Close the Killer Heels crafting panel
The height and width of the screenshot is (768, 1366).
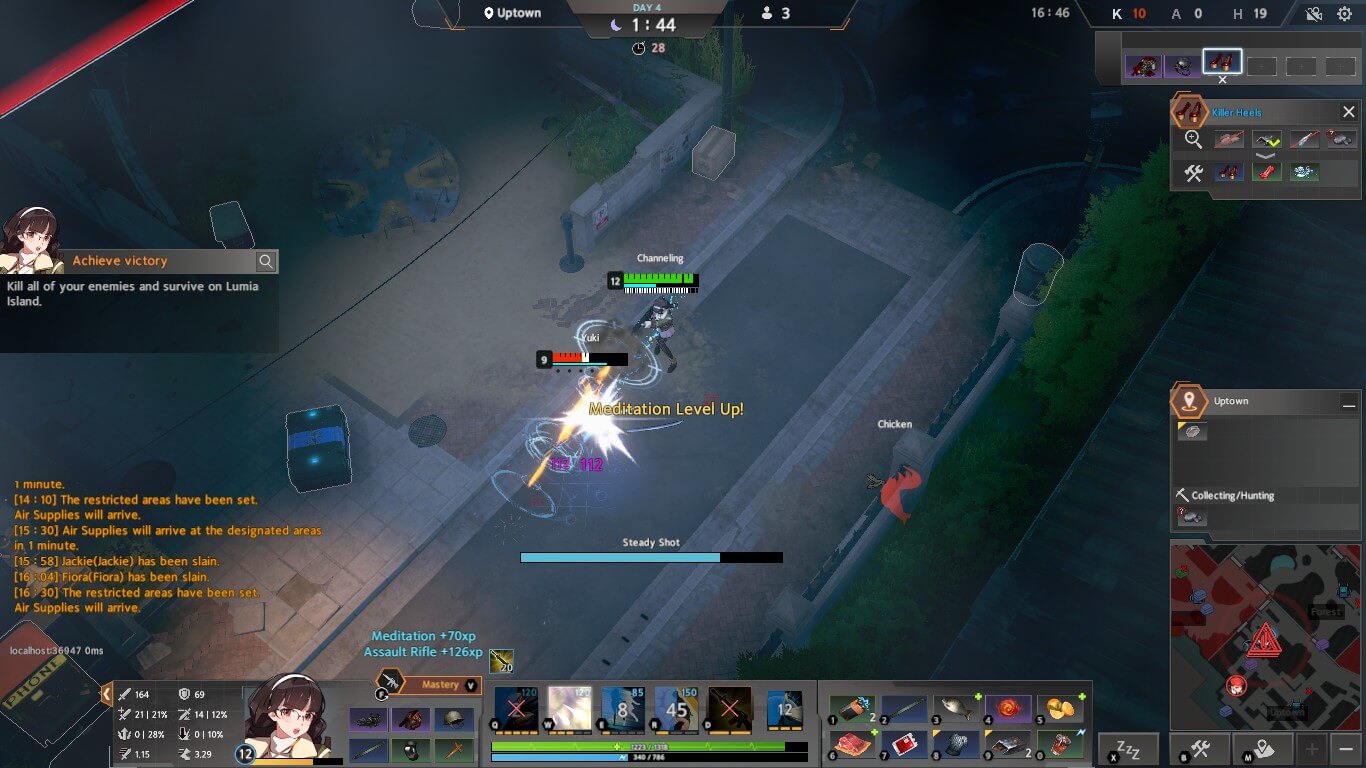tap(1348, 112)
